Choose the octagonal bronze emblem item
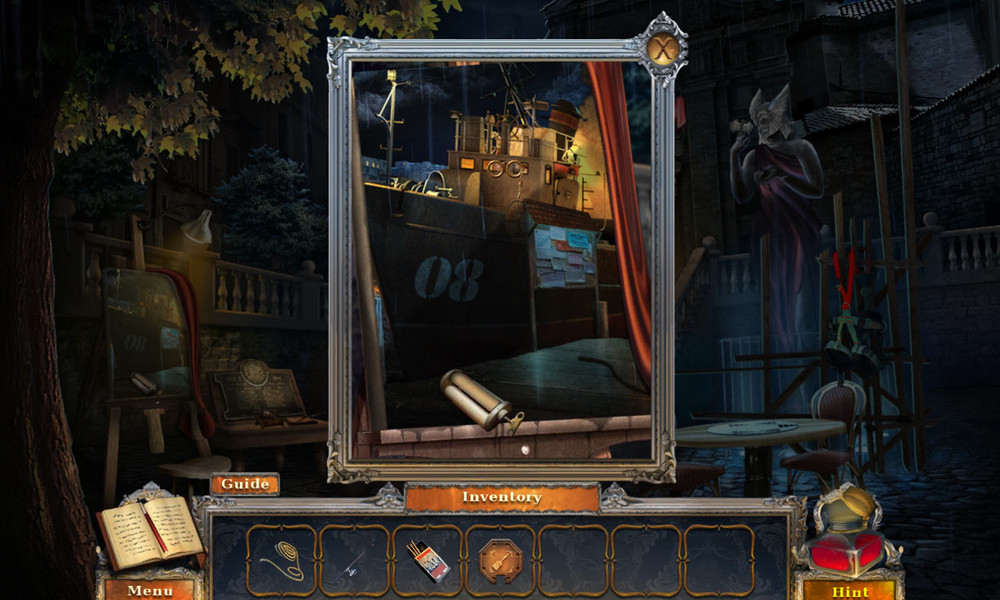 point(500,560)
